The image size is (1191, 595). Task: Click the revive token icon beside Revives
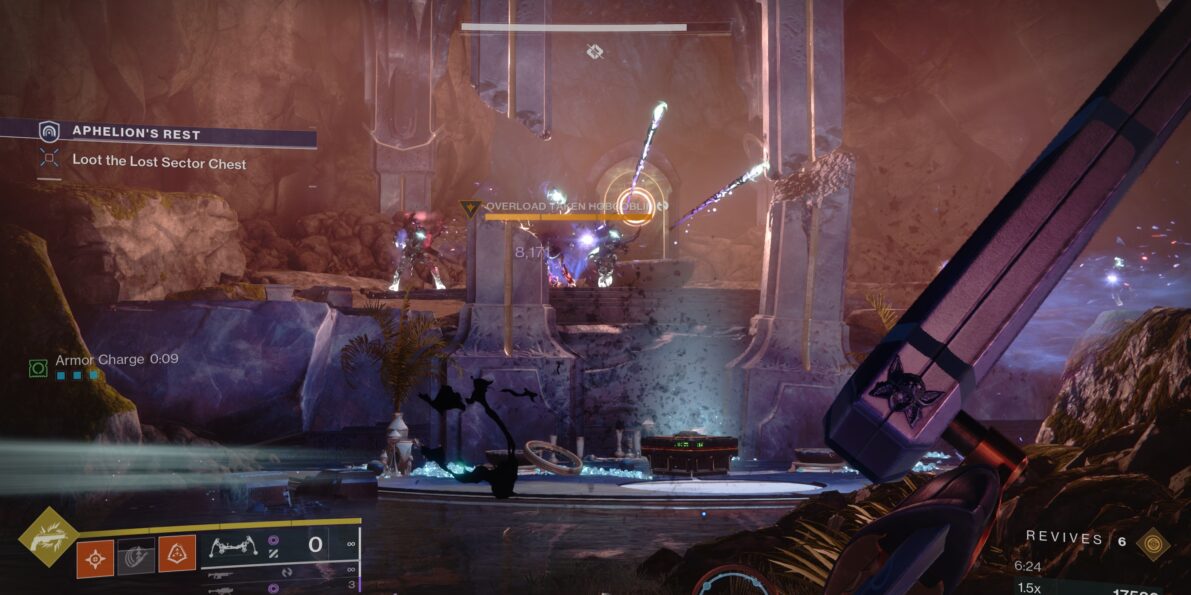click(x=1153, y=542)
